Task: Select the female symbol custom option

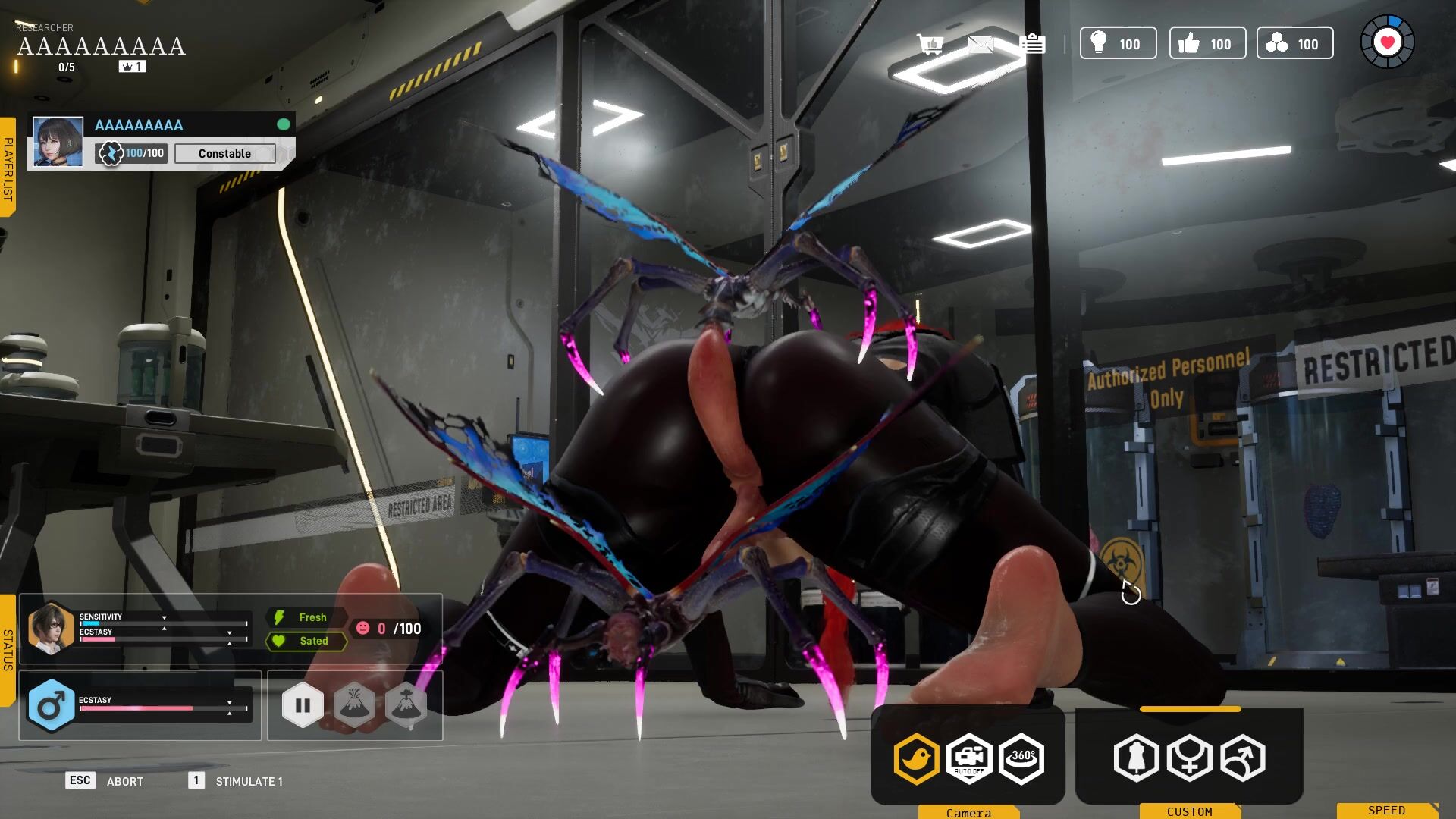Action: [1189, 758]
